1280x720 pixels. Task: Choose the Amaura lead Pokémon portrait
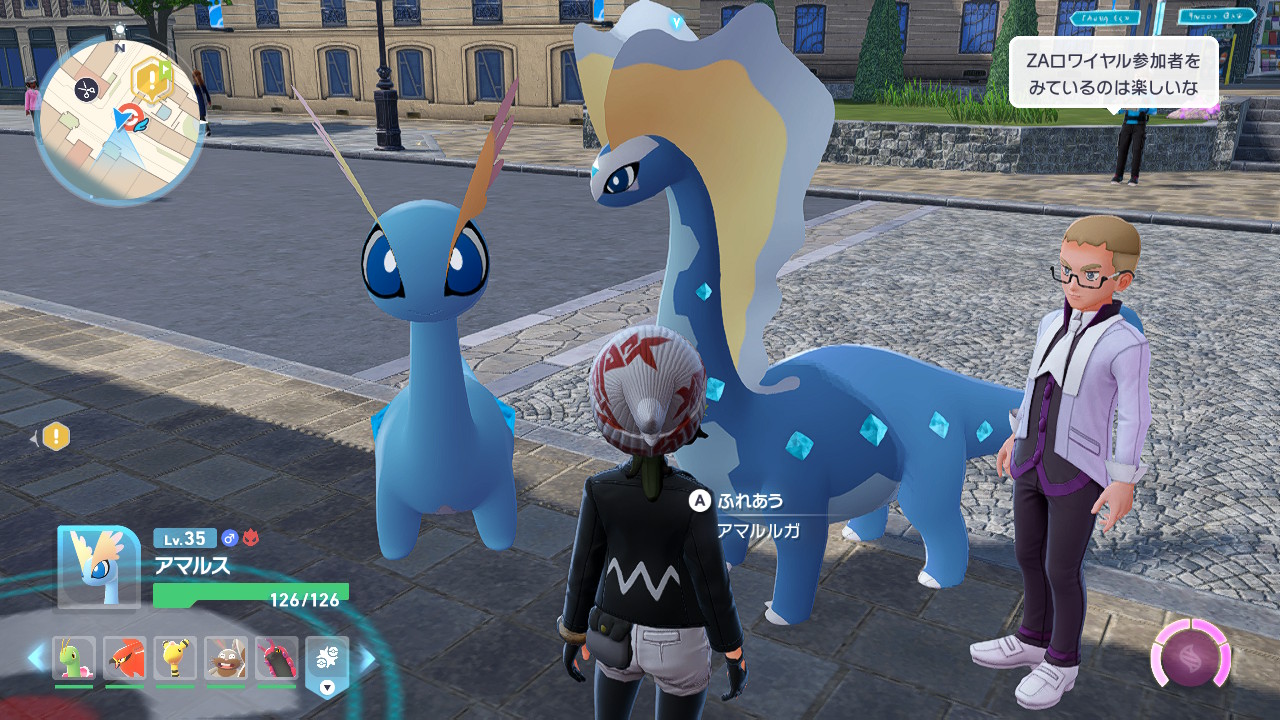(x=99, y=566)
